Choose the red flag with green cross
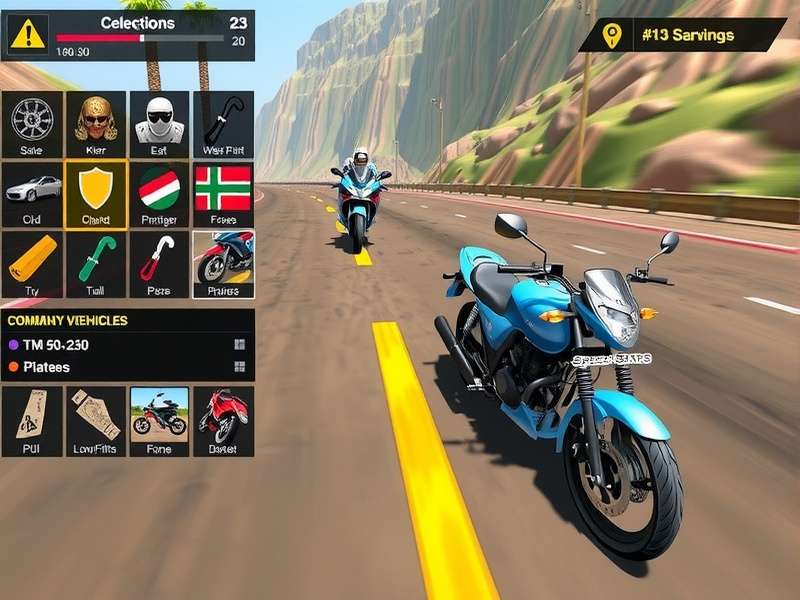This screenshot has height=600, width=800. [223, 193]
